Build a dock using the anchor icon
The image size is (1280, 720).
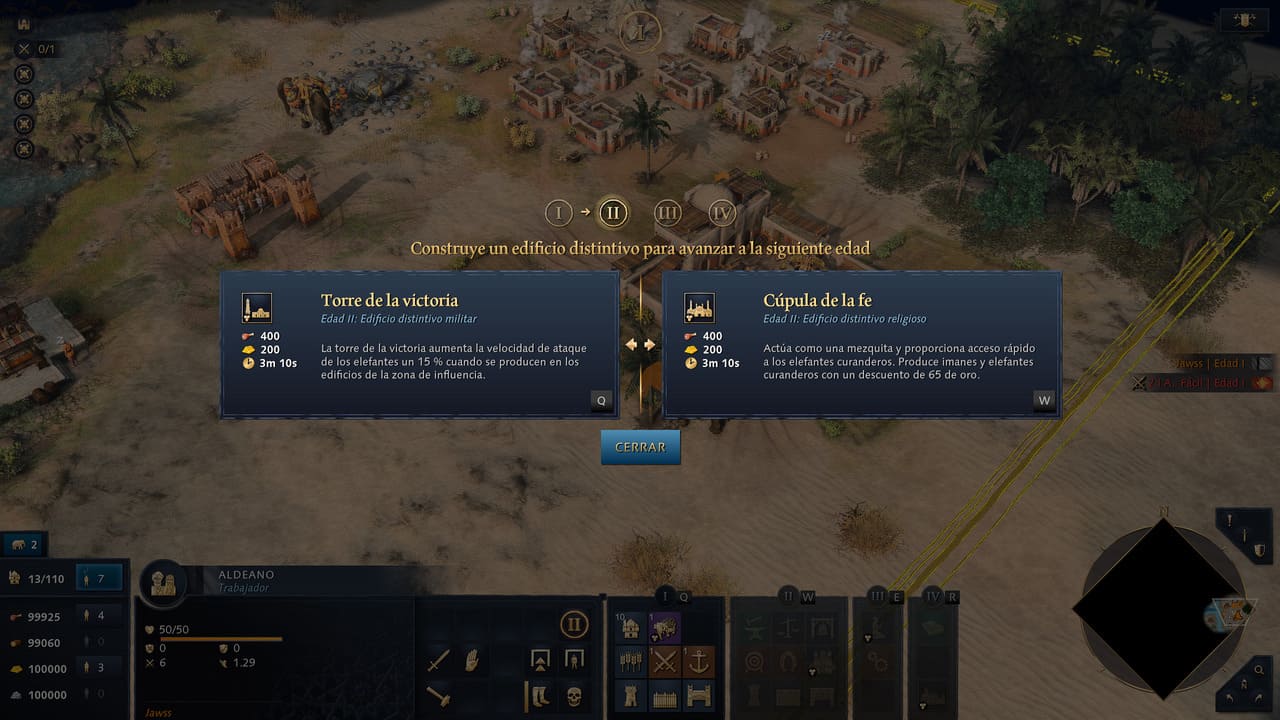click(x=699, y=661)
